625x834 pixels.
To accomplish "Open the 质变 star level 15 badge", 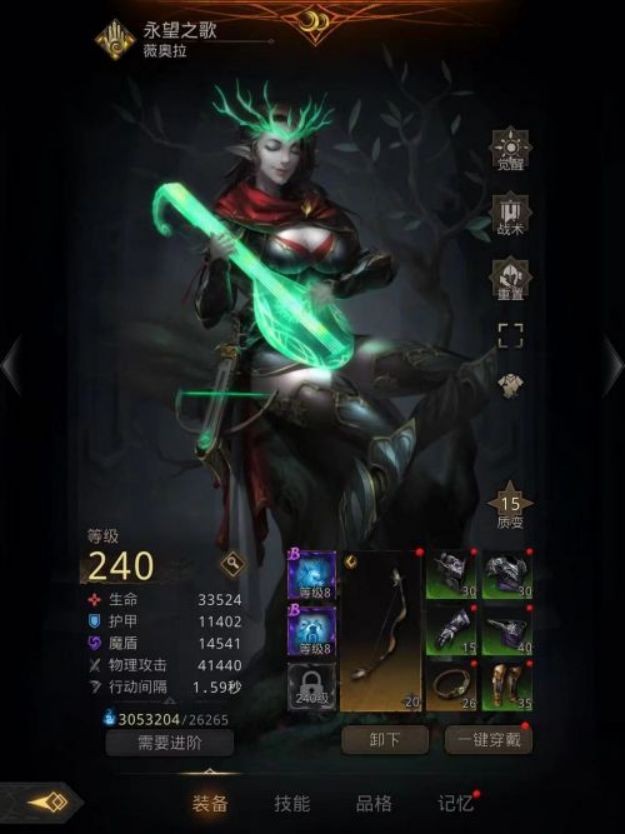I will pyautogui.click(x=510, y=508).
